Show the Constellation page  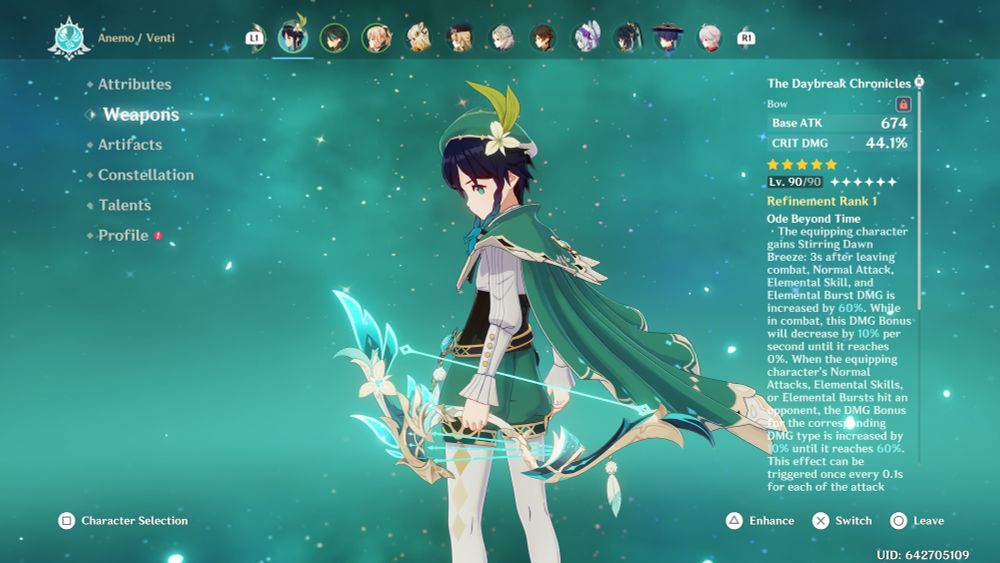(145, 175)
